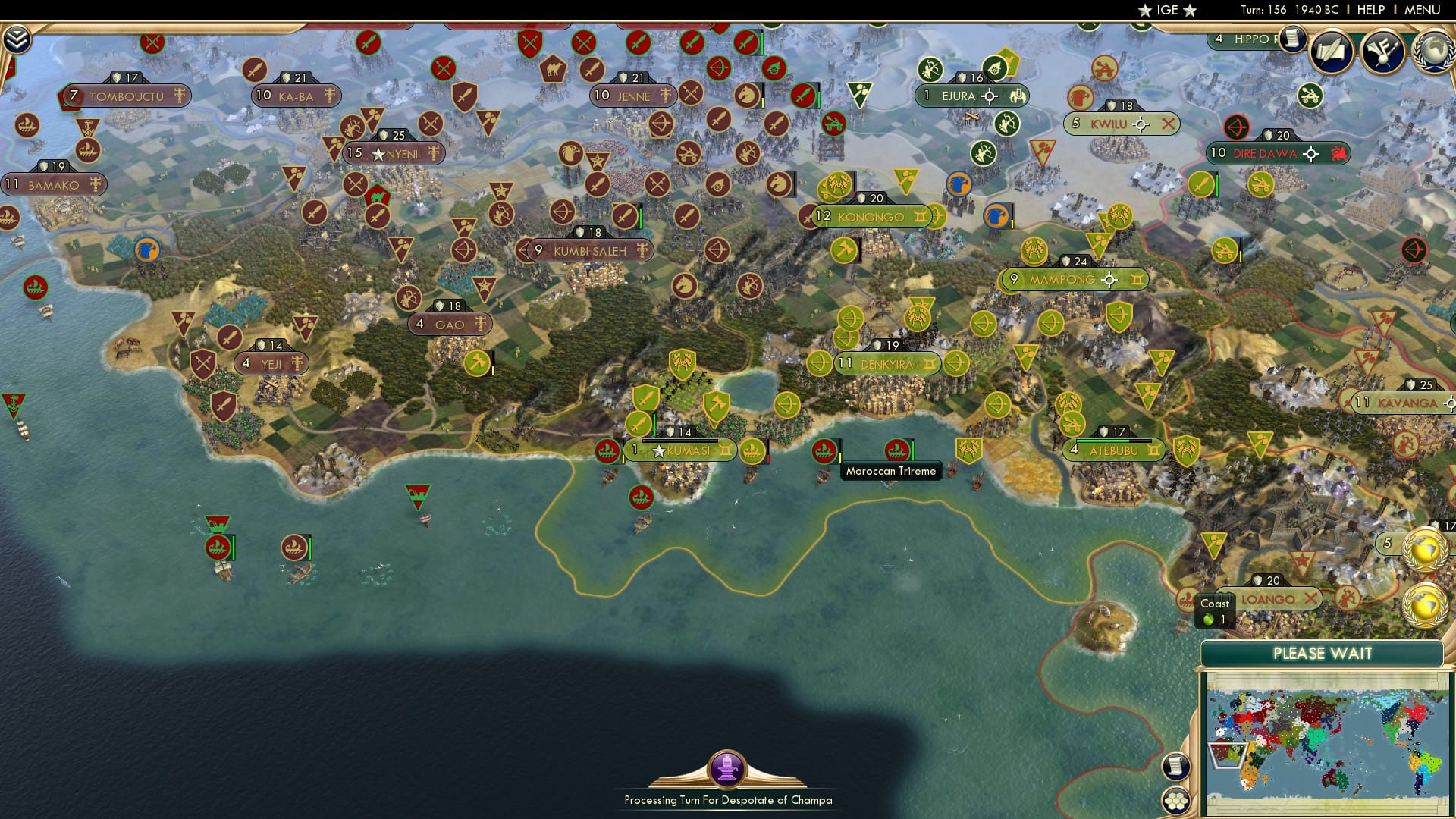Open the Social Policies scroll-and-quill icon
This screenshot has height=819, width=1456.
(1332, 52)
